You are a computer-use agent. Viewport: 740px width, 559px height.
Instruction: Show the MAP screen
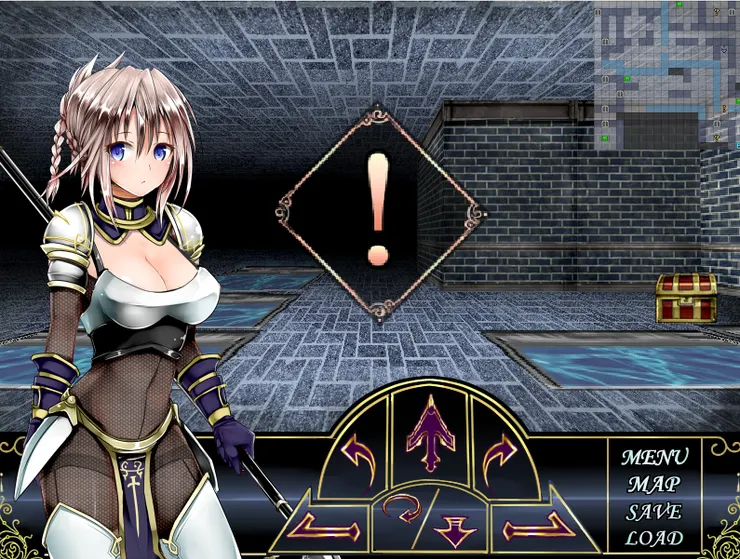click(x=655, y=485)
